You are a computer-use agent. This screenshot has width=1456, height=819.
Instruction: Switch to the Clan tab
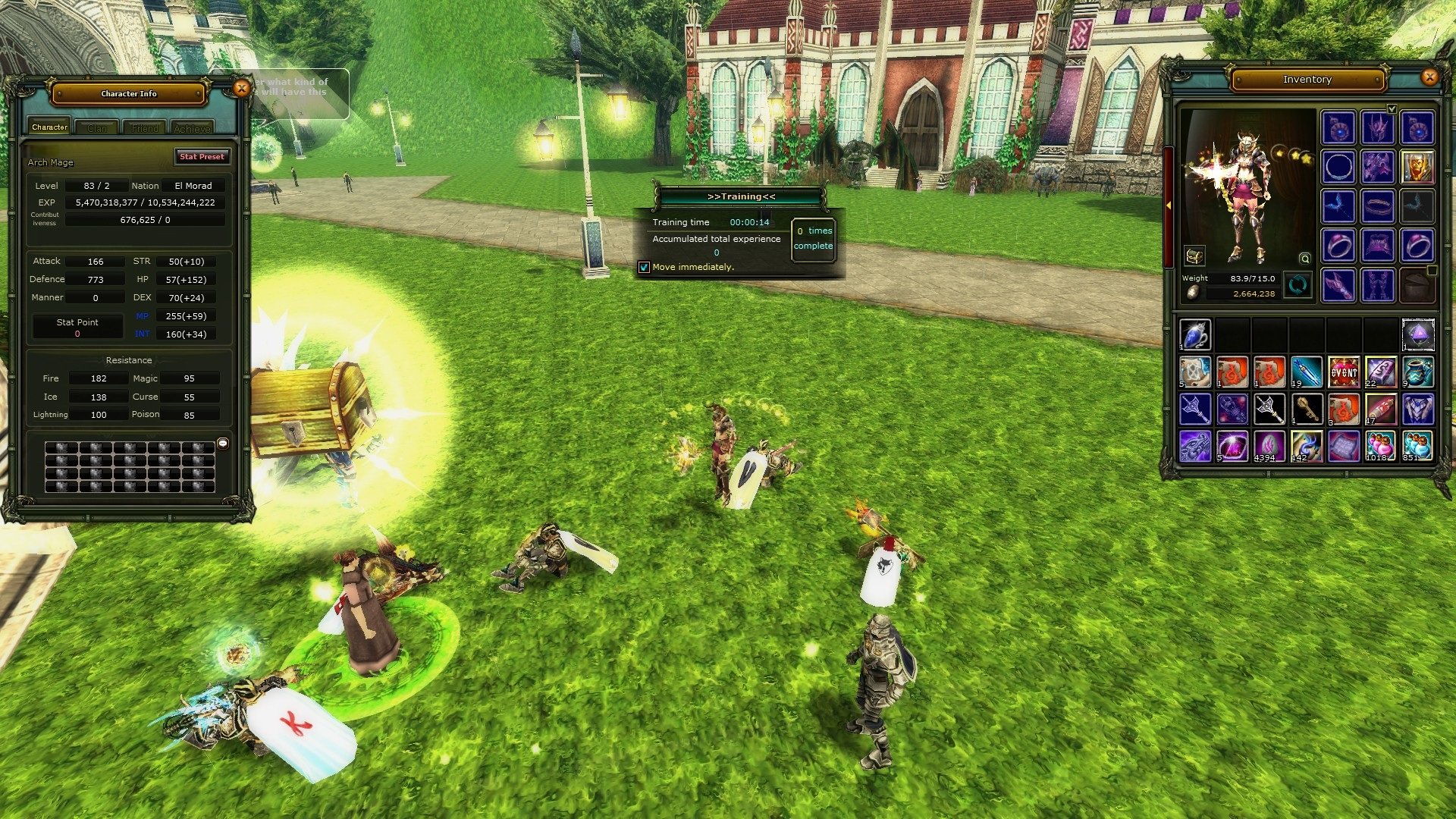tap(97, 128)
